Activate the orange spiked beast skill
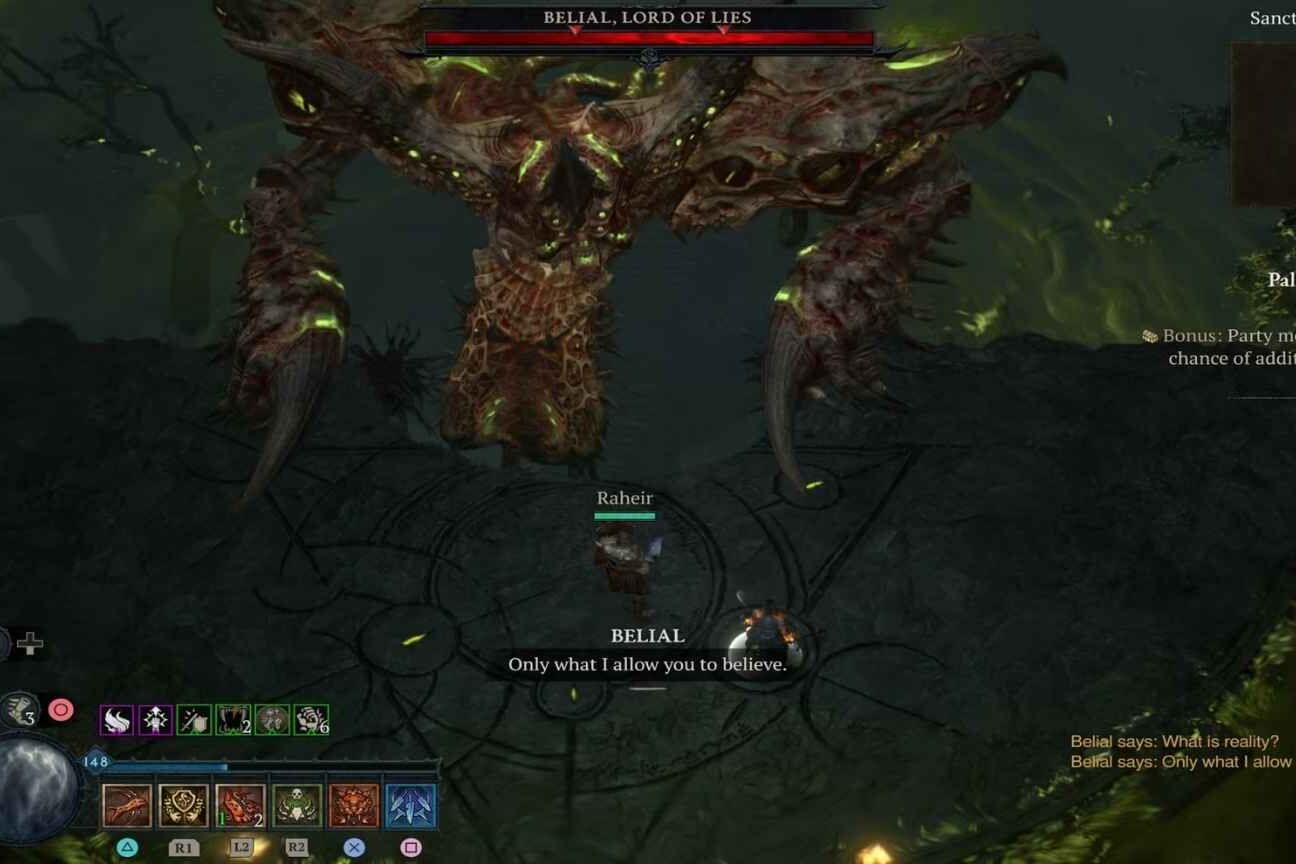This screenshot has height=864, width=1296. (354, 806)
